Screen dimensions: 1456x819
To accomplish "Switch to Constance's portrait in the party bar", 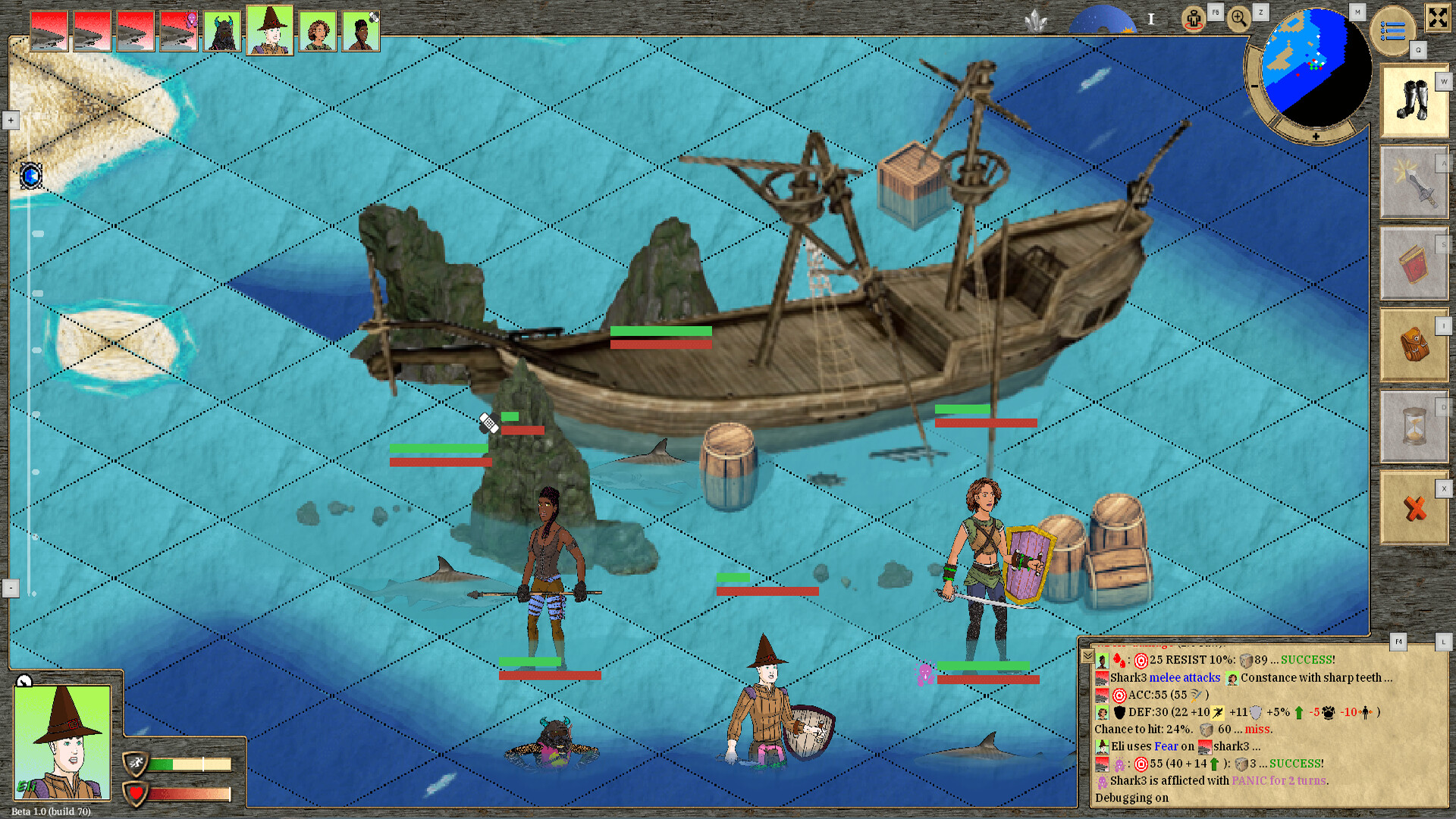I will 317,30.
